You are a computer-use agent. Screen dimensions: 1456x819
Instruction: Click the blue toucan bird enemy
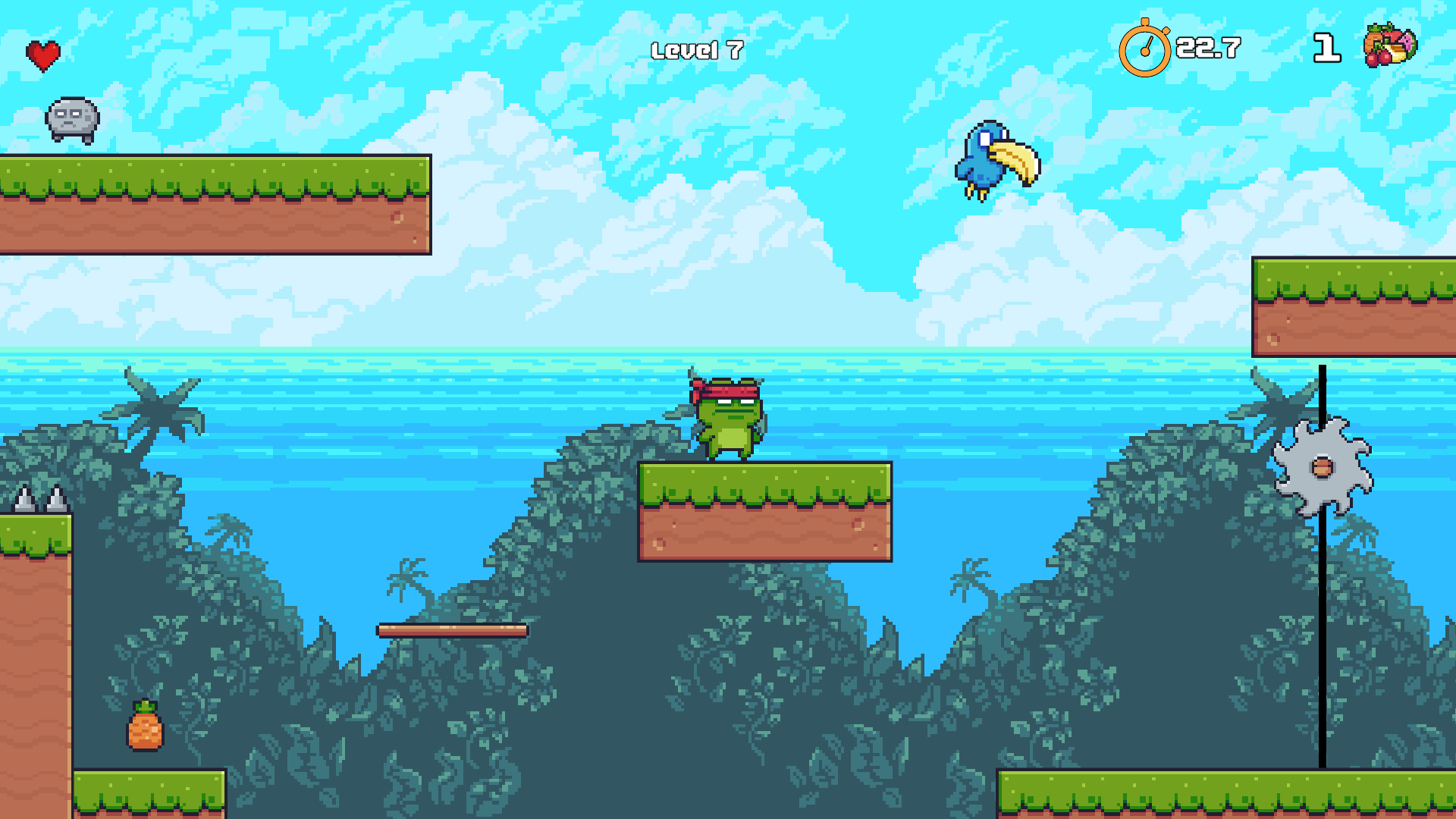(x=993, y=159)
